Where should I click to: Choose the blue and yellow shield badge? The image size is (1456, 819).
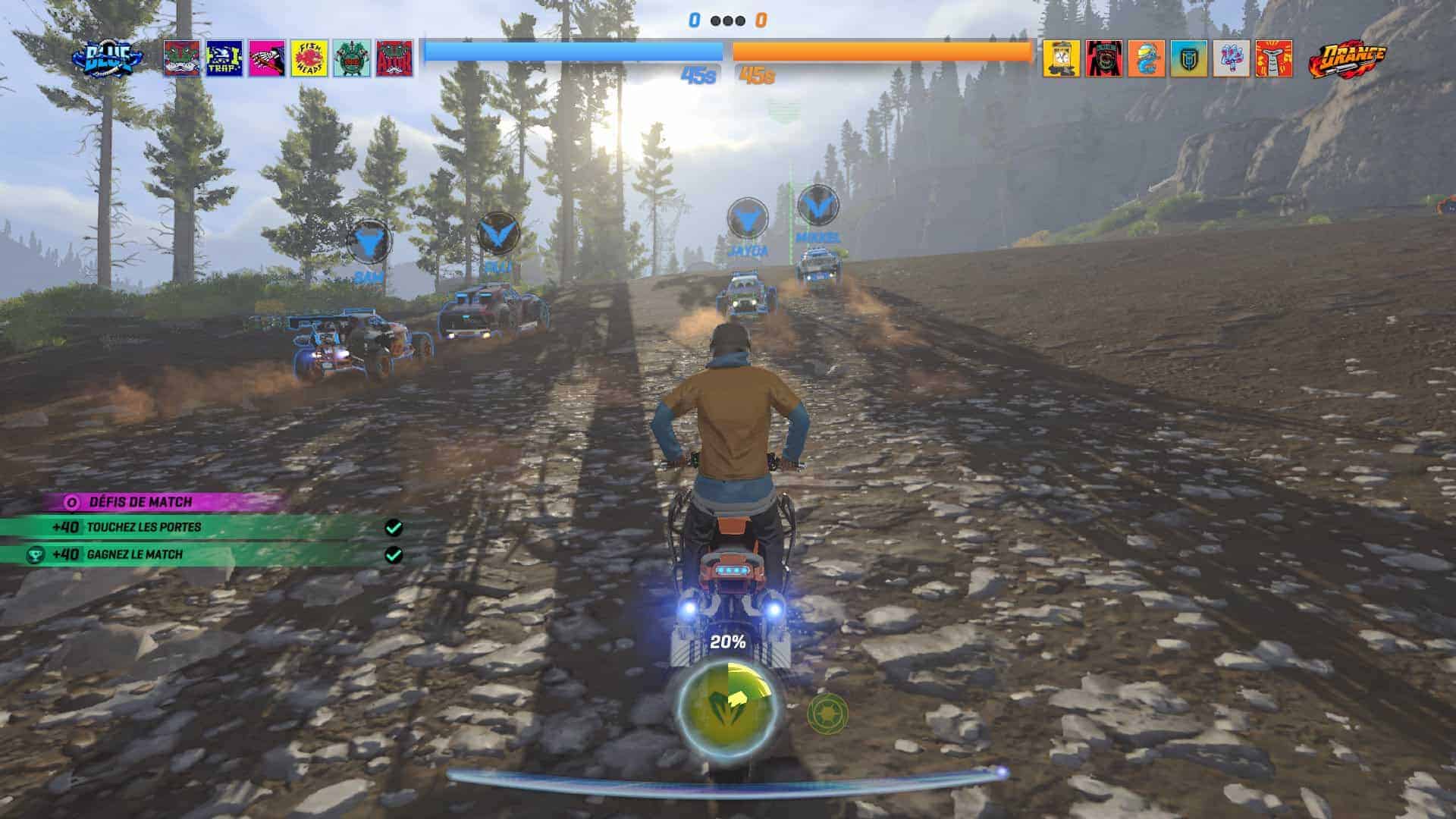click(x=1188, y=58)
